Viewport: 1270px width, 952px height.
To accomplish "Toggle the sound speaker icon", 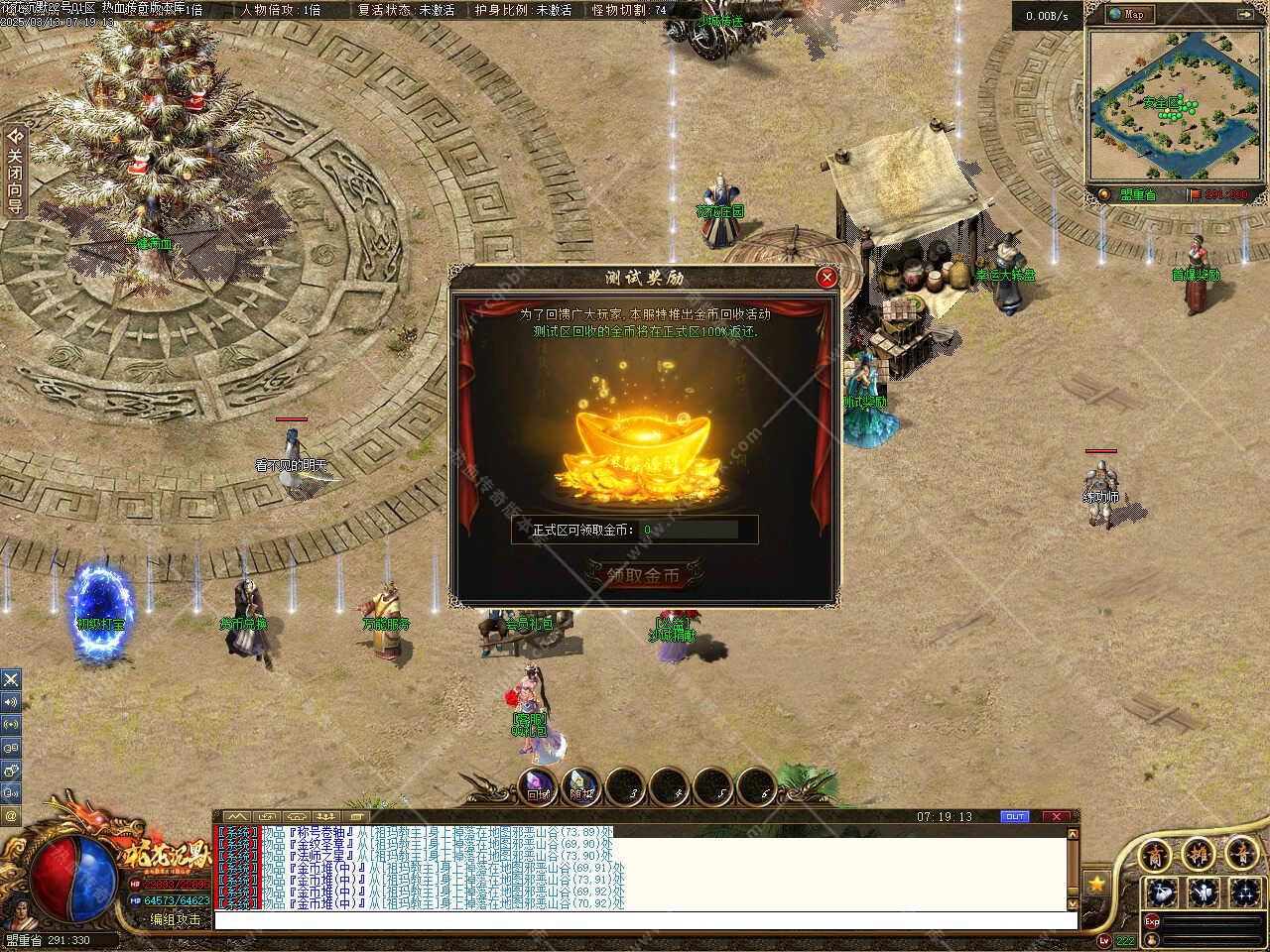I will pos(11,702).
